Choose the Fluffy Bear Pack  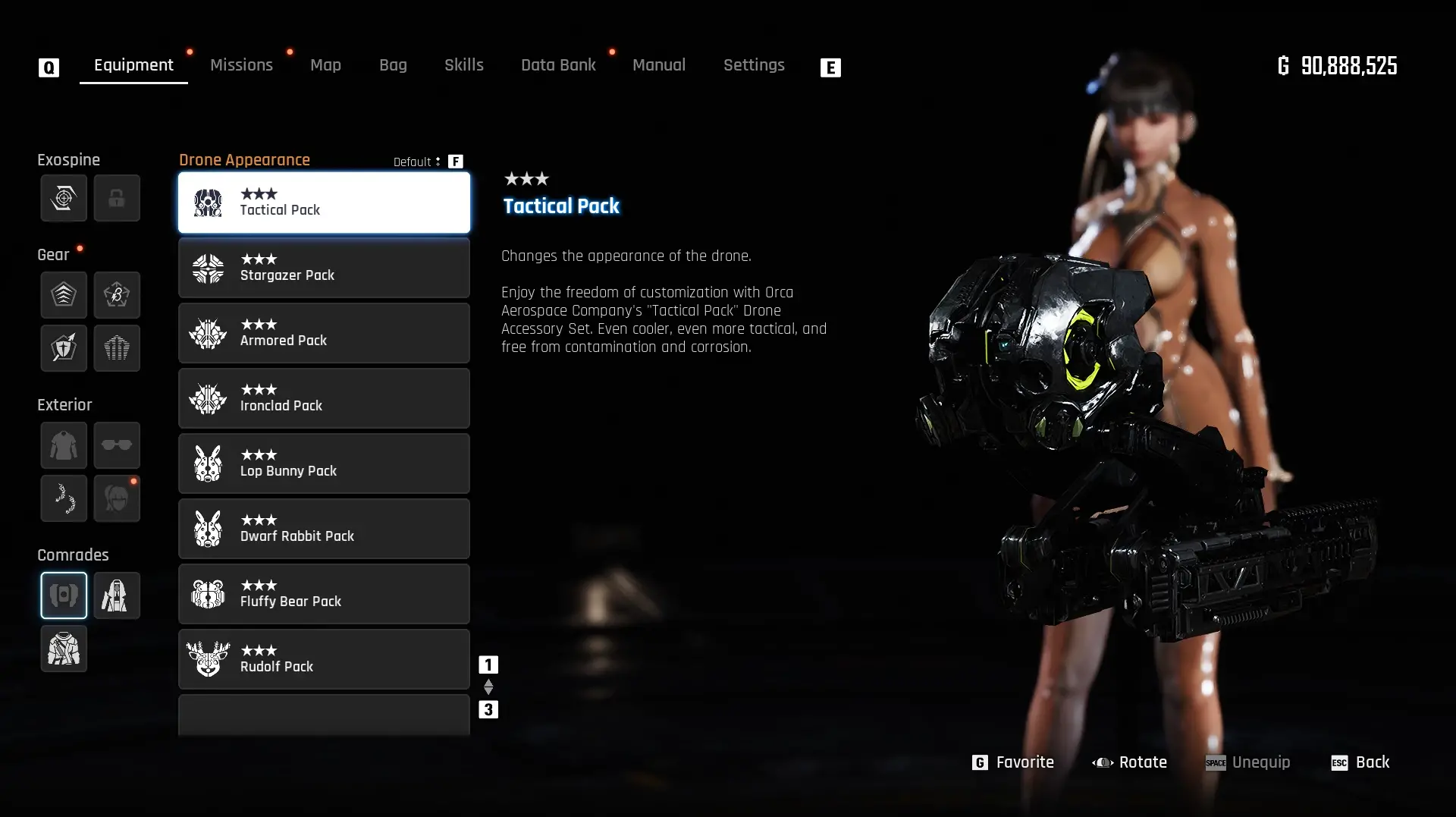click(324, 594)
